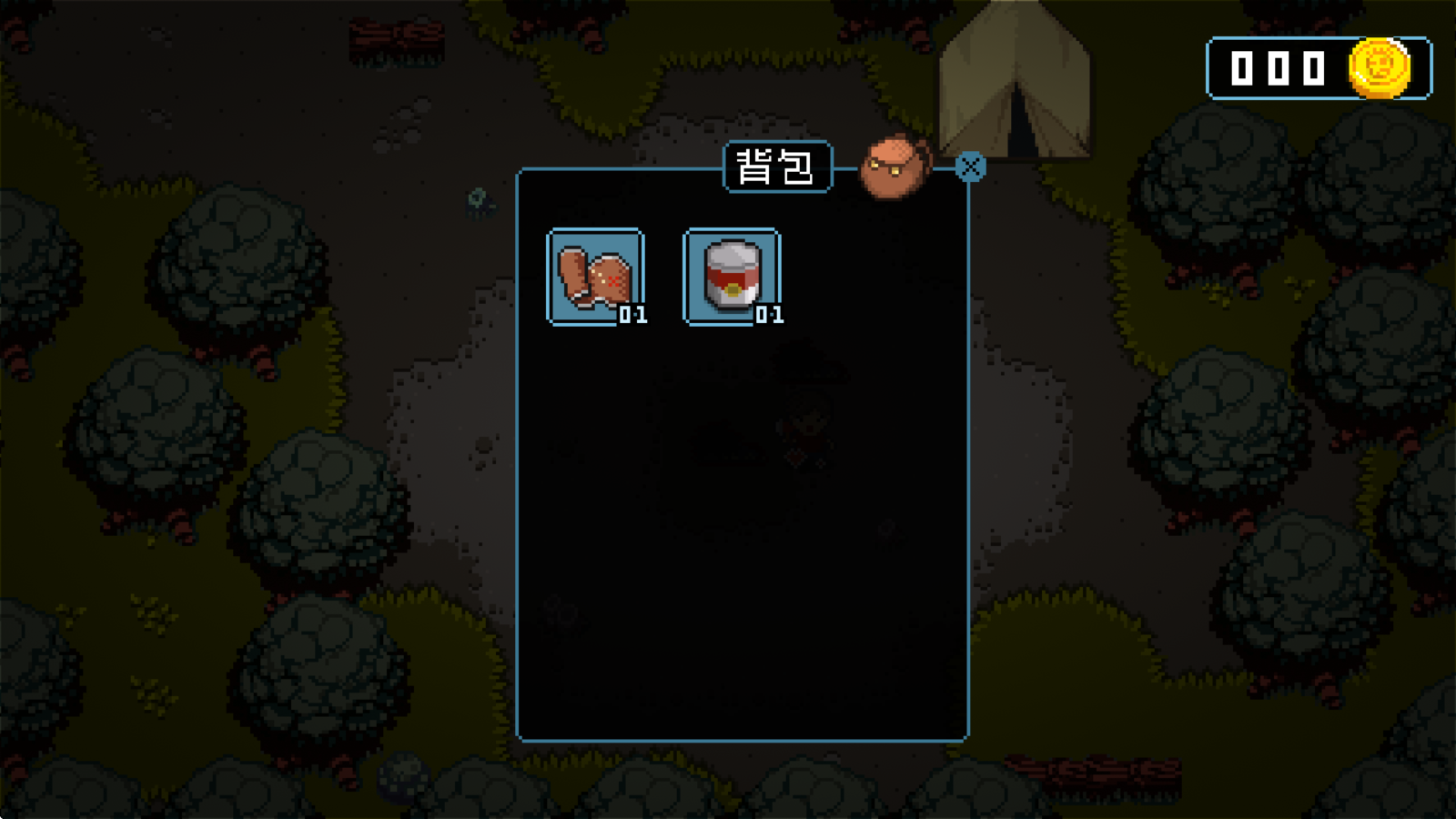Select the meat item slot

point(595,277)
